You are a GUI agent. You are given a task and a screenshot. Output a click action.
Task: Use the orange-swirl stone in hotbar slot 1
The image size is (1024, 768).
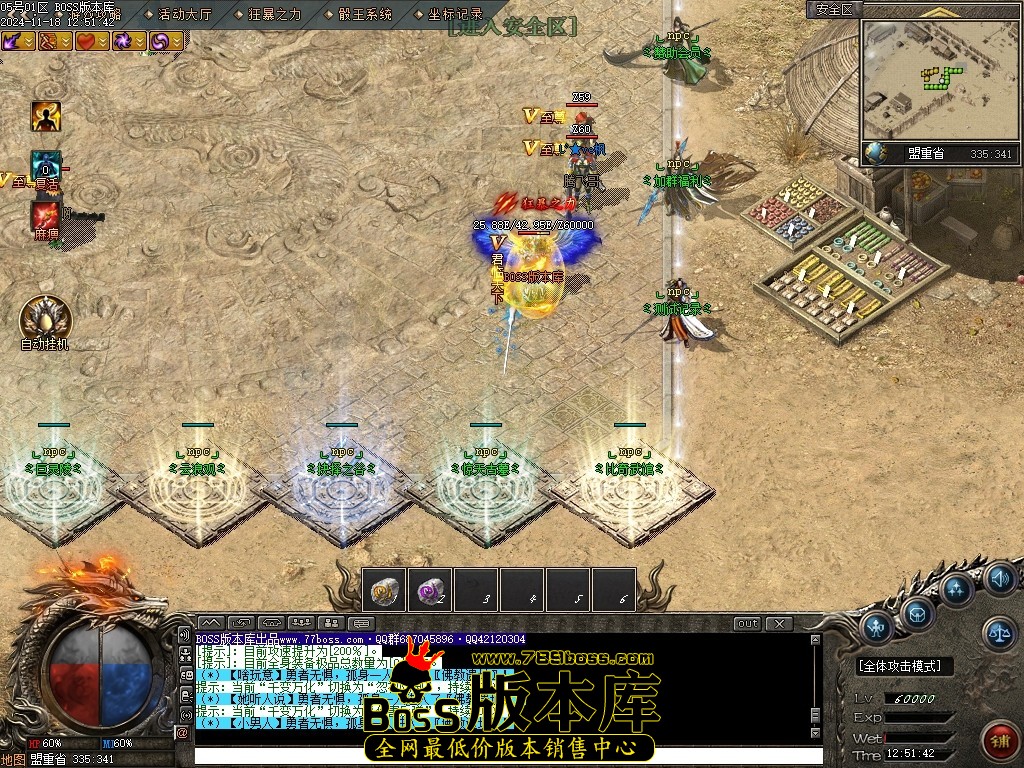[384, 590]
